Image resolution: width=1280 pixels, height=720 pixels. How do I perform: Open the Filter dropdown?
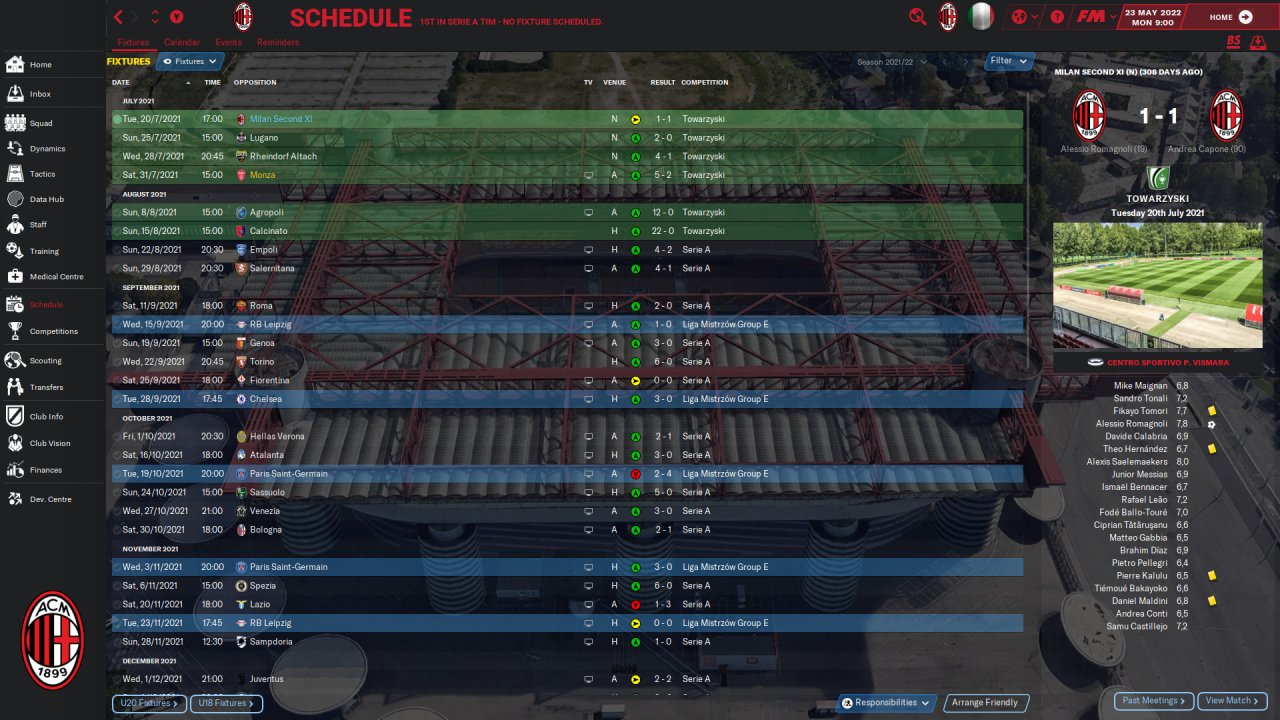1009,61
